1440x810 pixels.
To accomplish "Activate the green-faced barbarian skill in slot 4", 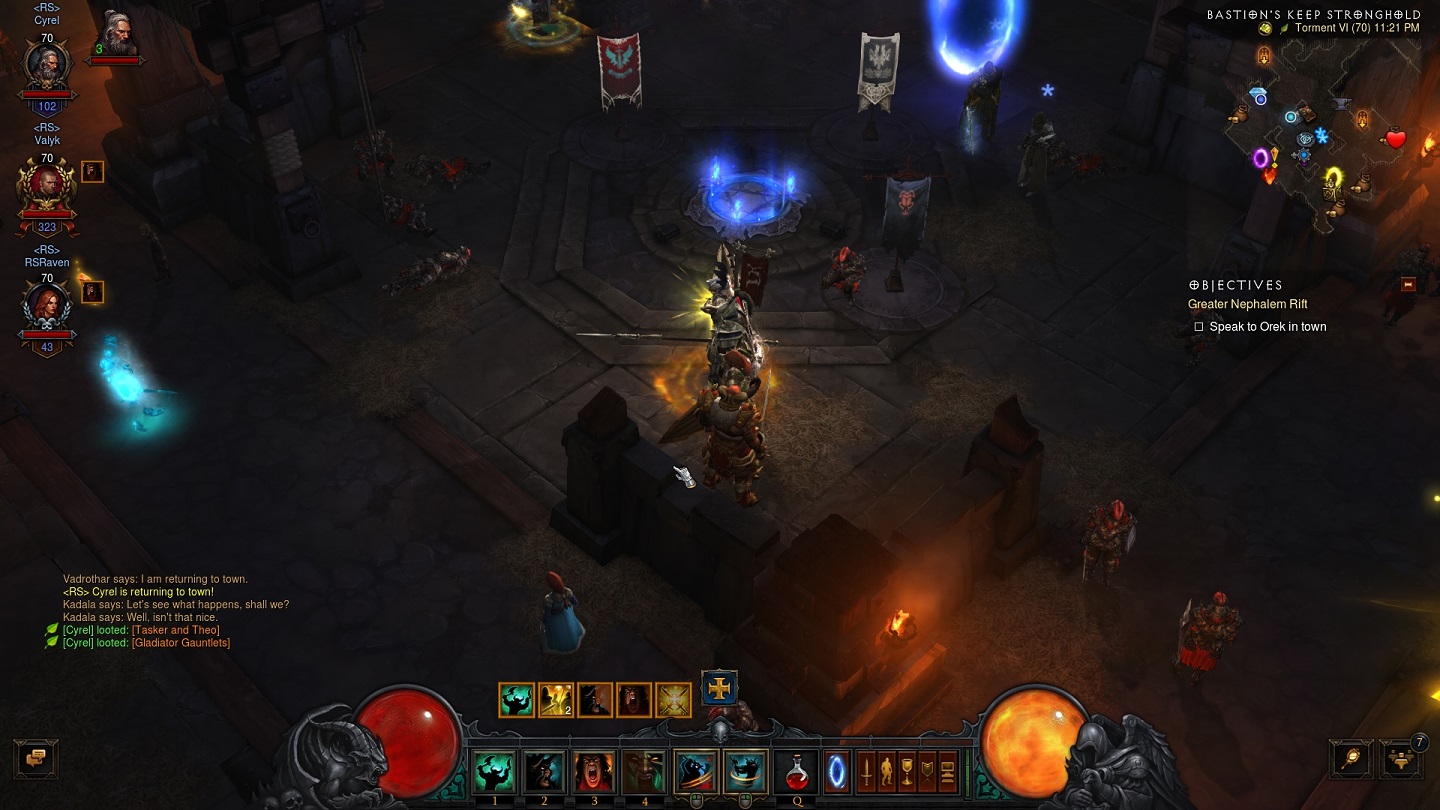I will [x=643, y=771].
